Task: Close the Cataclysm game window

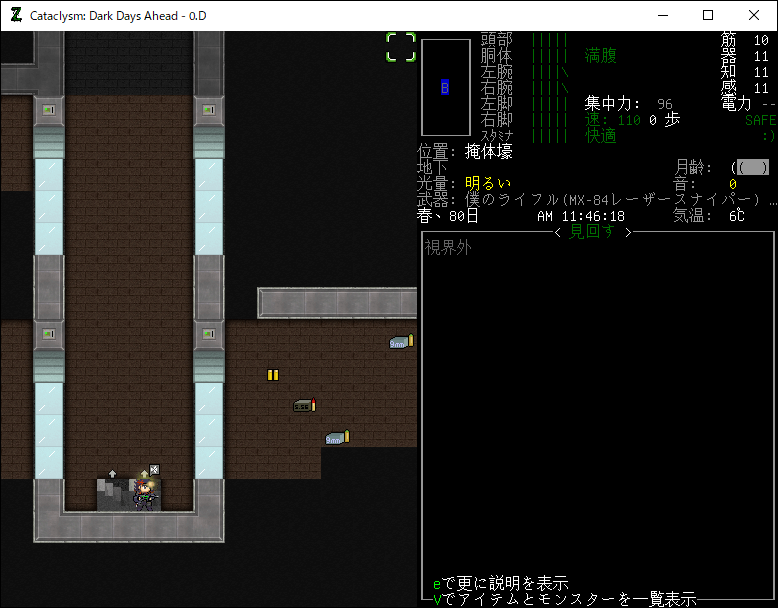Action: 754,15
